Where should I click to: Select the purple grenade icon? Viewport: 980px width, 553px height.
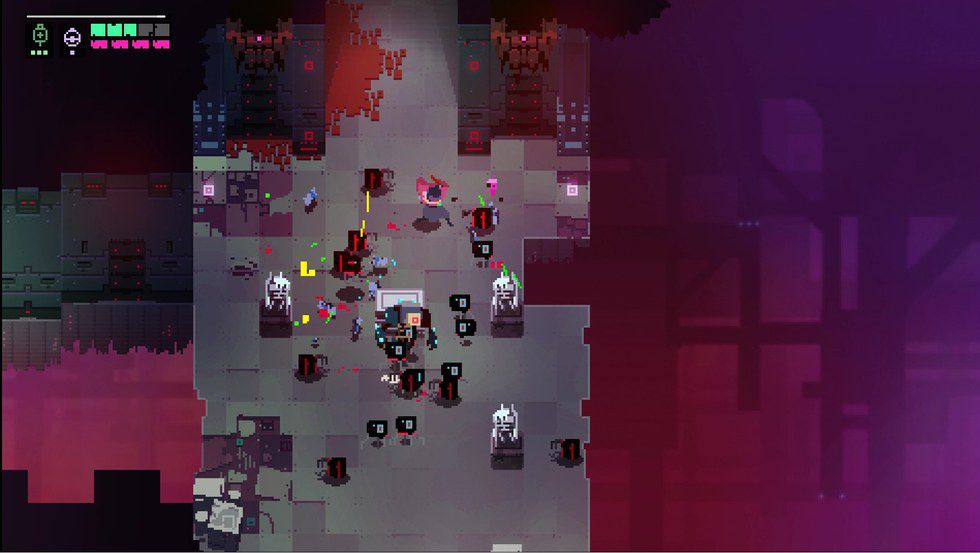[72, 38]
